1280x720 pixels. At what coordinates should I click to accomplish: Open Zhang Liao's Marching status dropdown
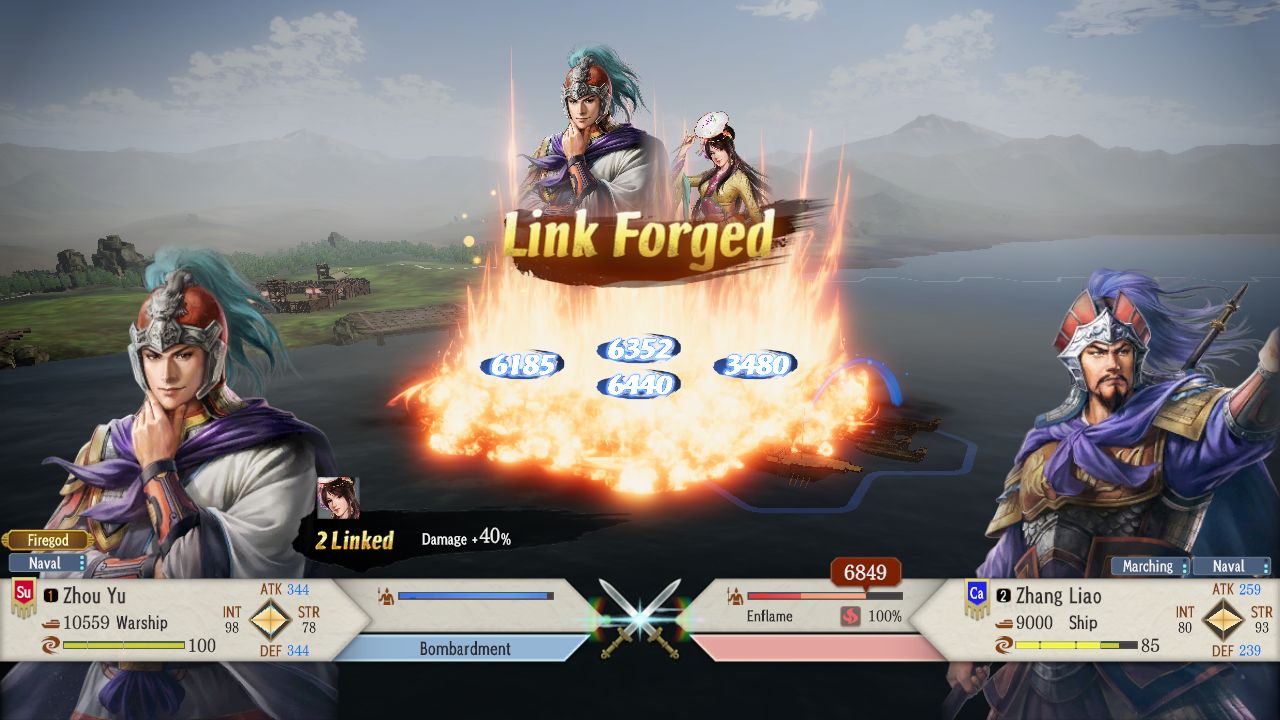pyautogui.click(x=1149, y=566)
